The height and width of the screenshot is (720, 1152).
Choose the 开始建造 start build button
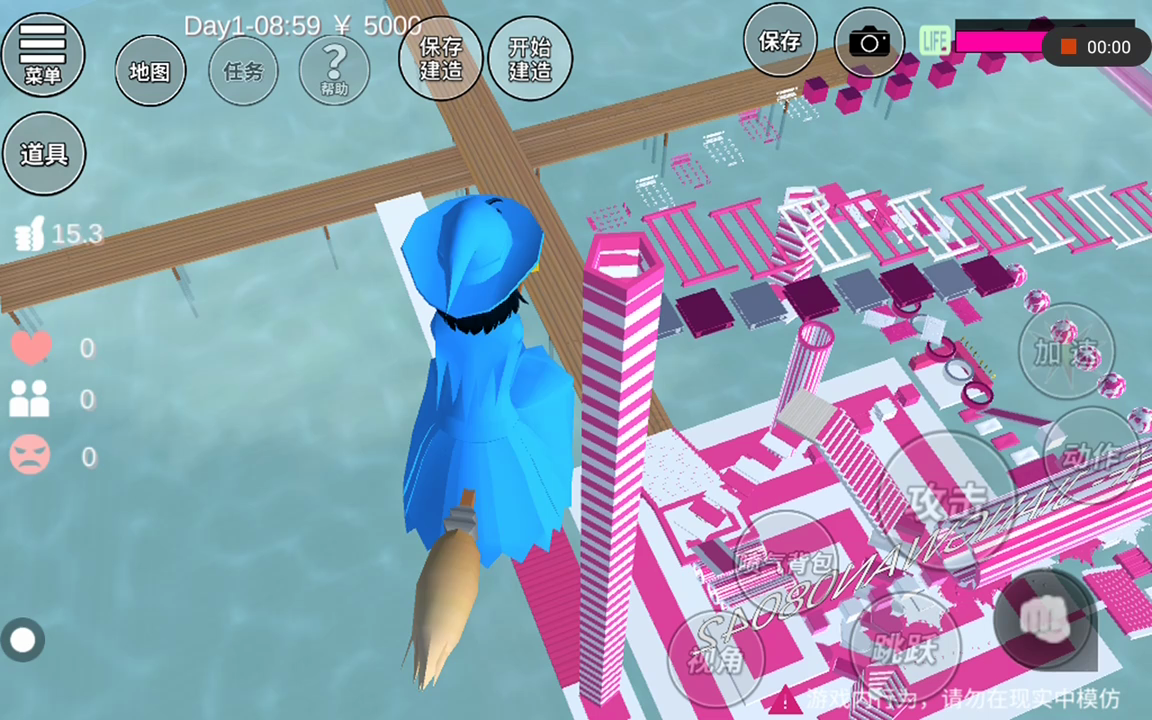[x=530, y=58]
